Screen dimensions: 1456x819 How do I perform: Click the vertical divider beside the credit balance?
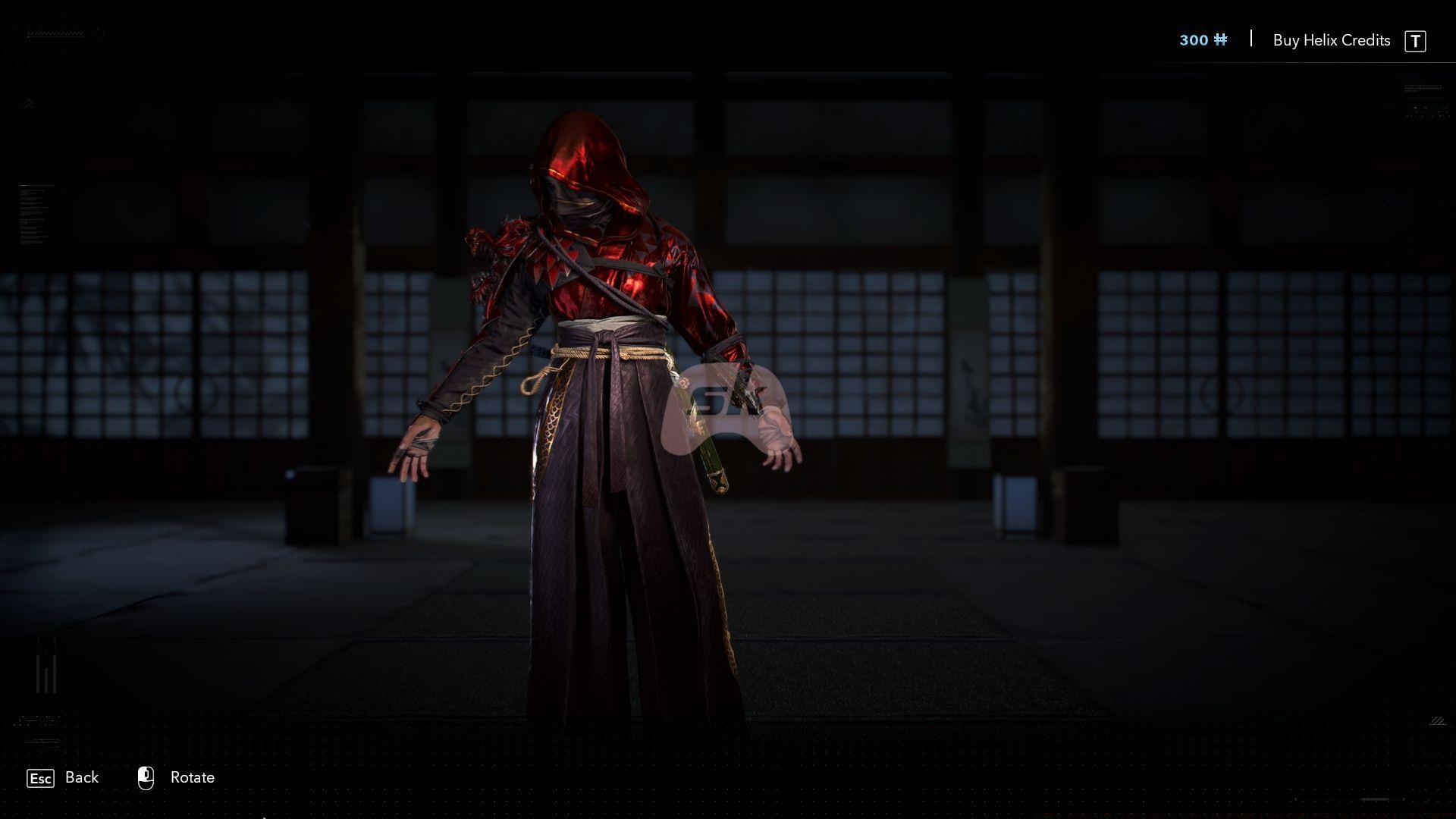coord(1250,39)
